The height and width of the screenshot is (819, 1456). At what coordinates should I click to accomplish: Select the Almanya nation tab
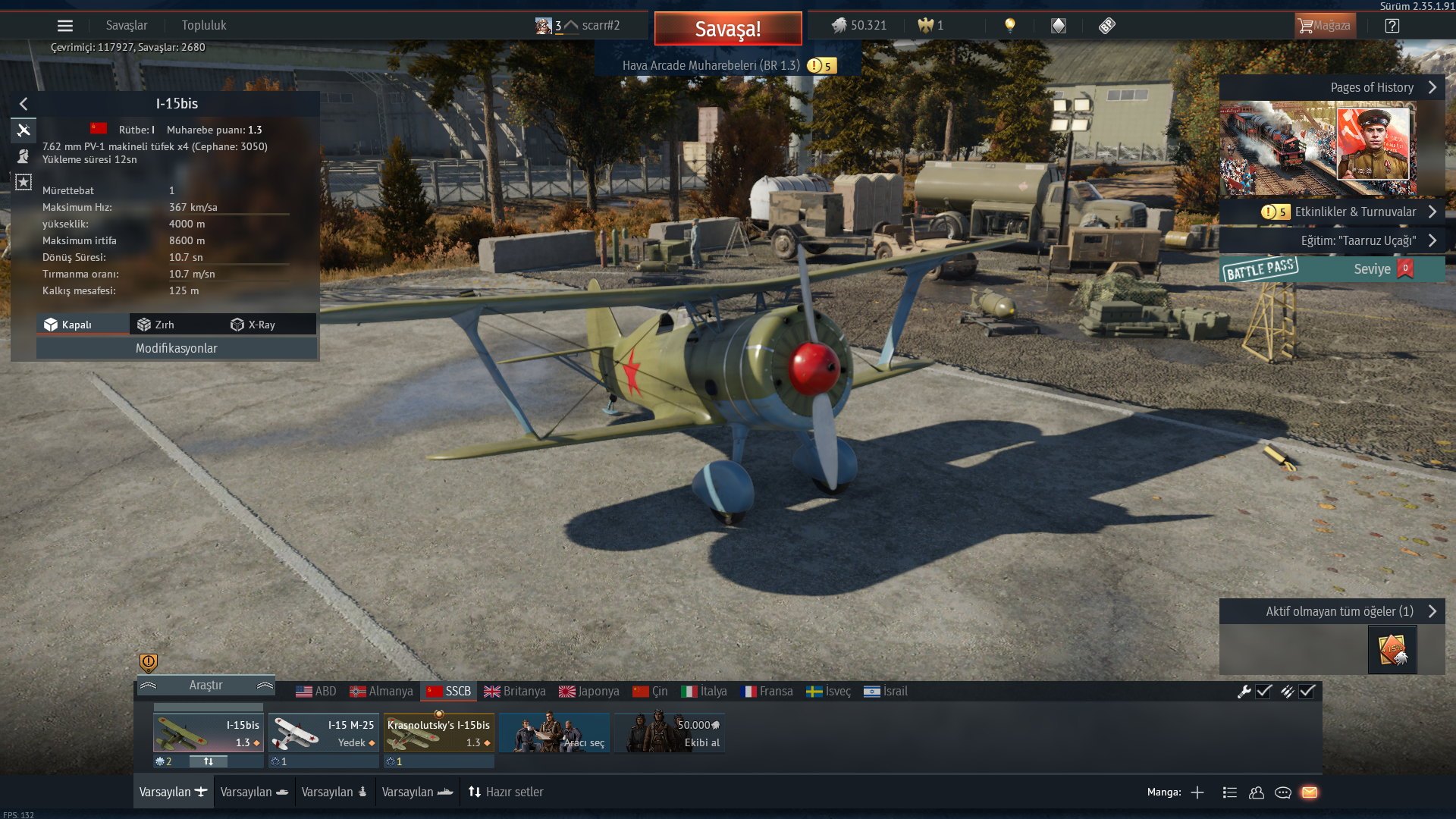click(381, 692)
